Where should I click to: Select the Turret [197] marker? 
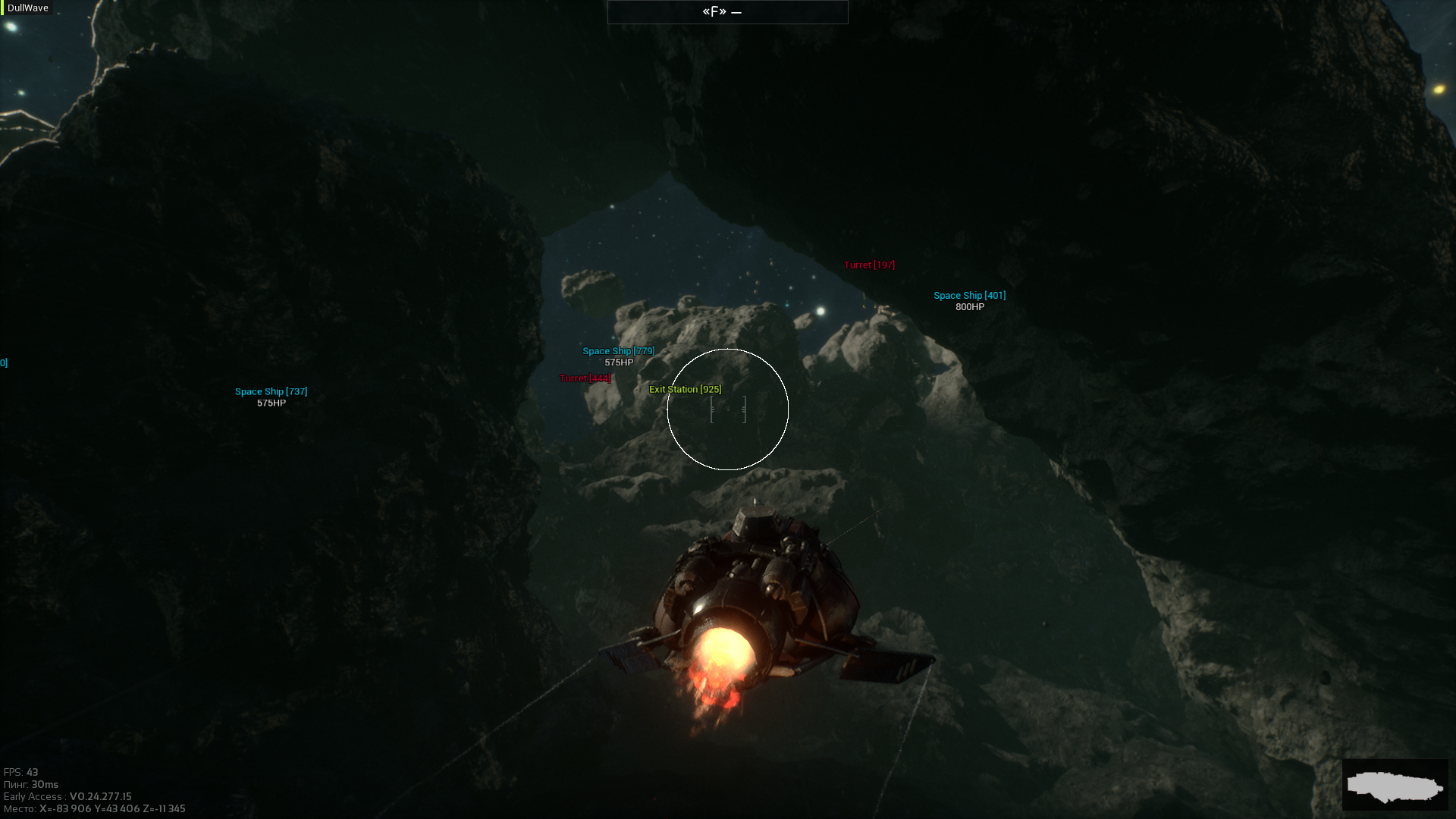coord(869,265)
